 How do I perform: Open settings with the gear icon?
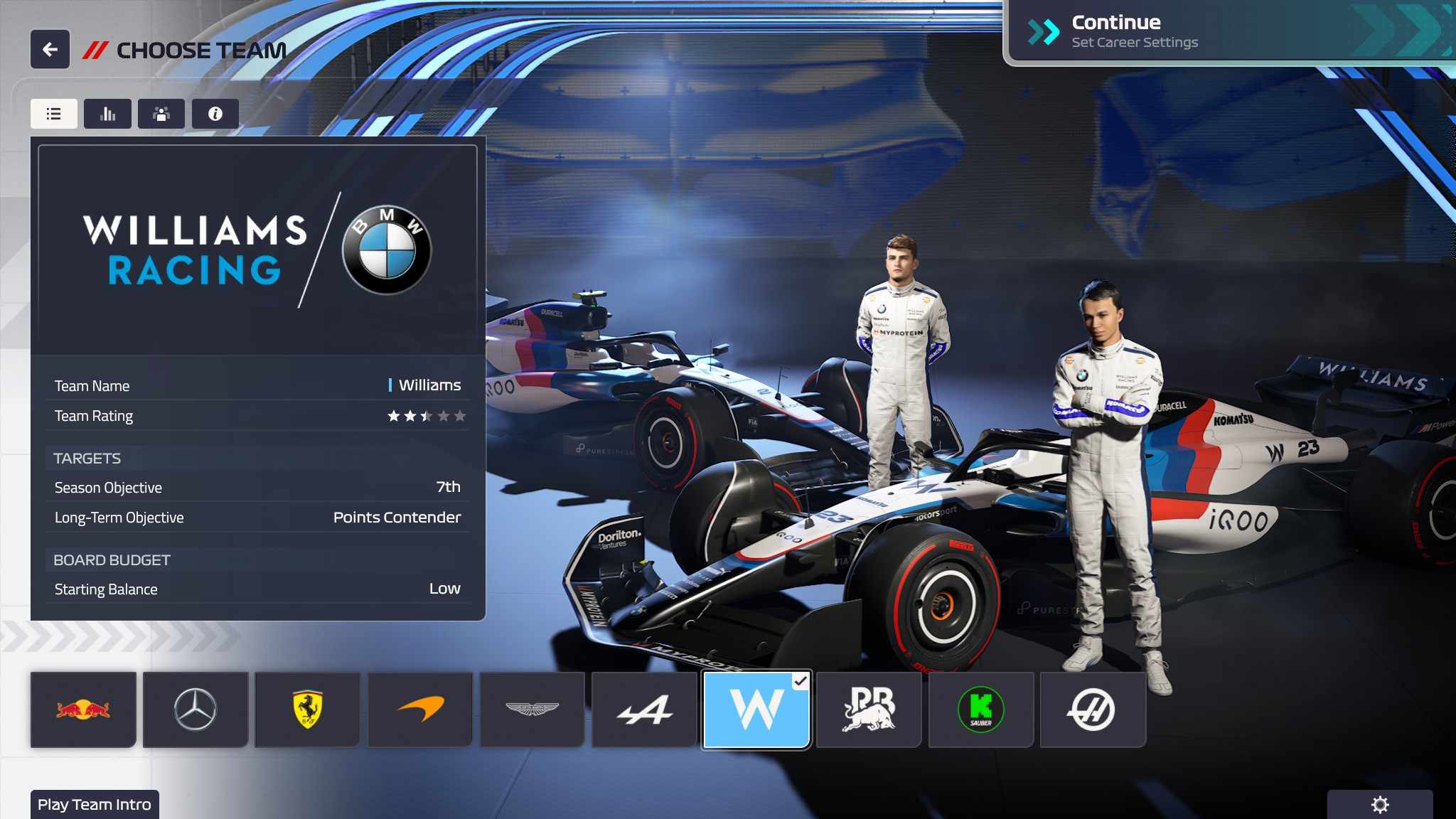tap(1379, 805)
